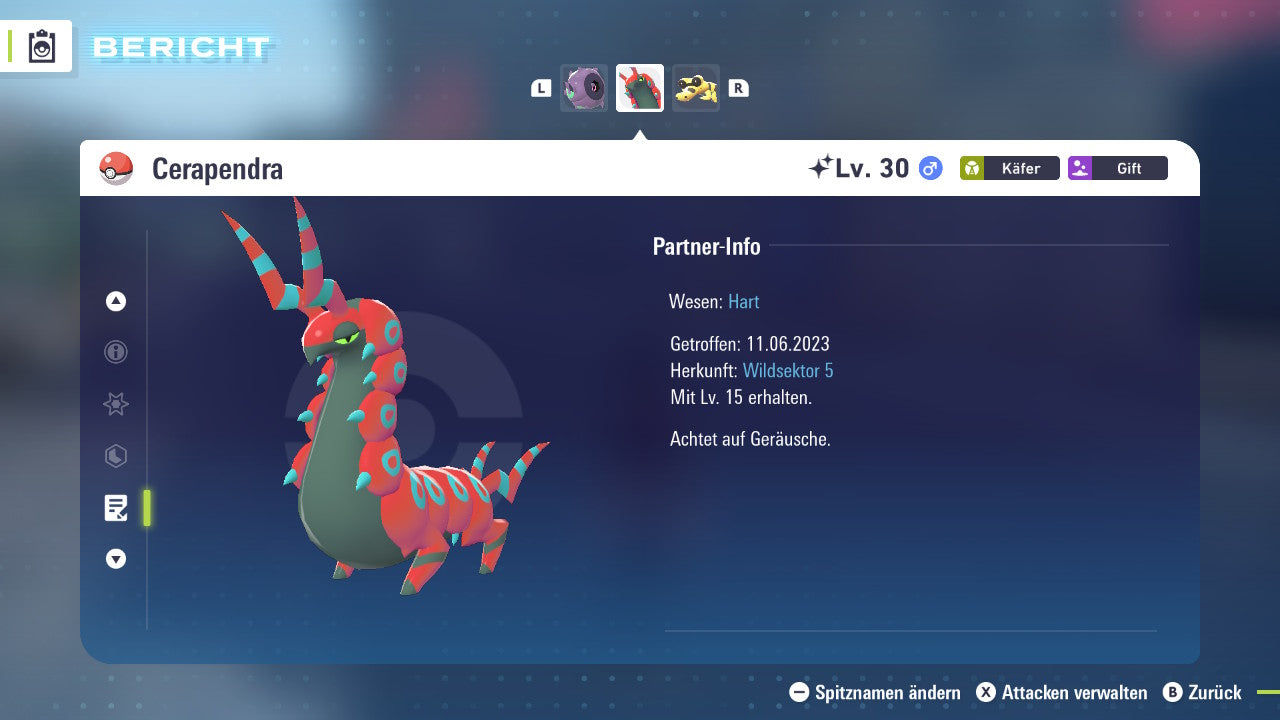1280x720 pixels.
Task: Open the Hart nature link
Action: (x=743, y=301)
